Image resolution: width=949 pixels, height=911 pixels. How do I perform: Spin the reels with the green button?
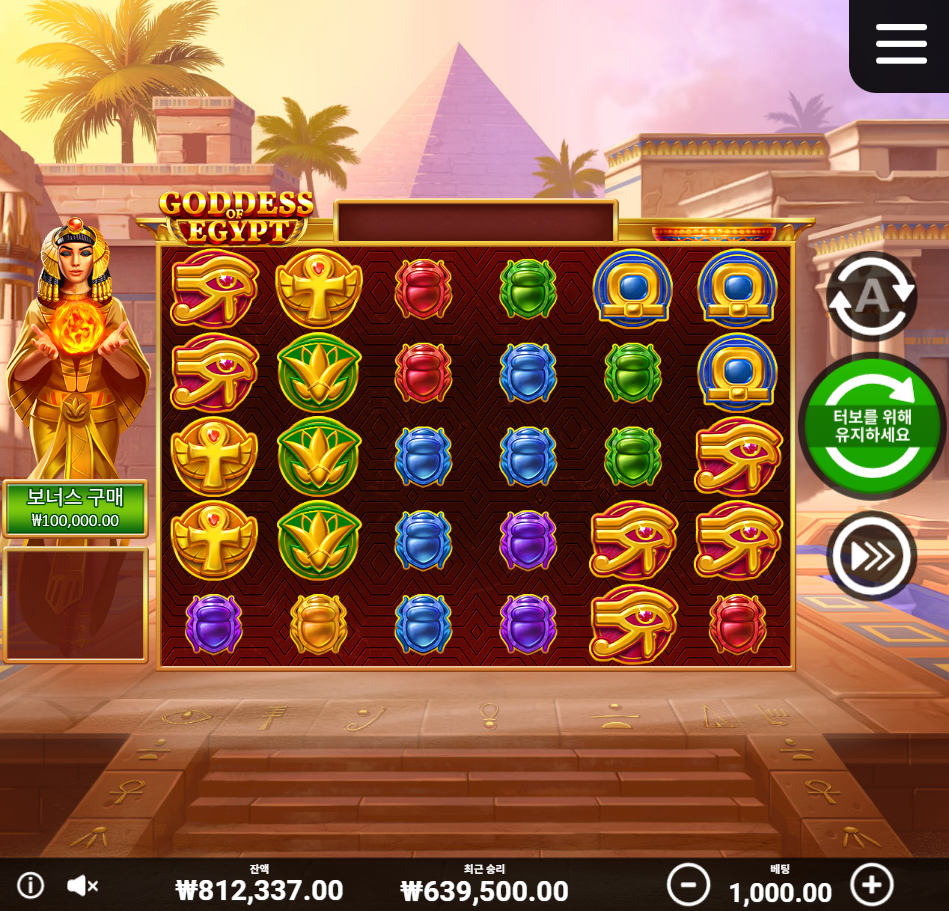pos(871,426)
